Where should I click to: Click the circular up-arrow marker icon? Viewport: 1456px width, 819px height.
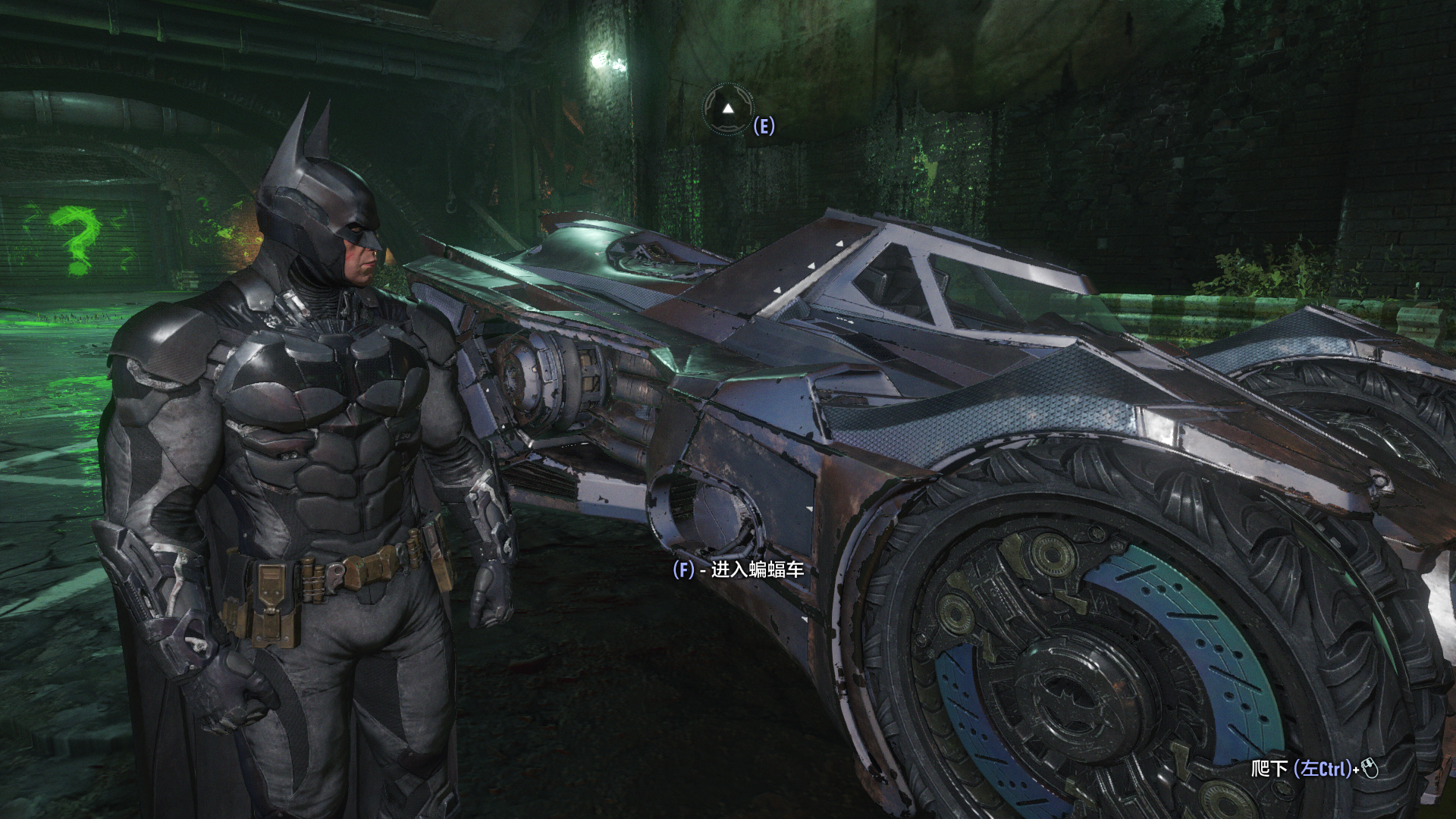728,109
